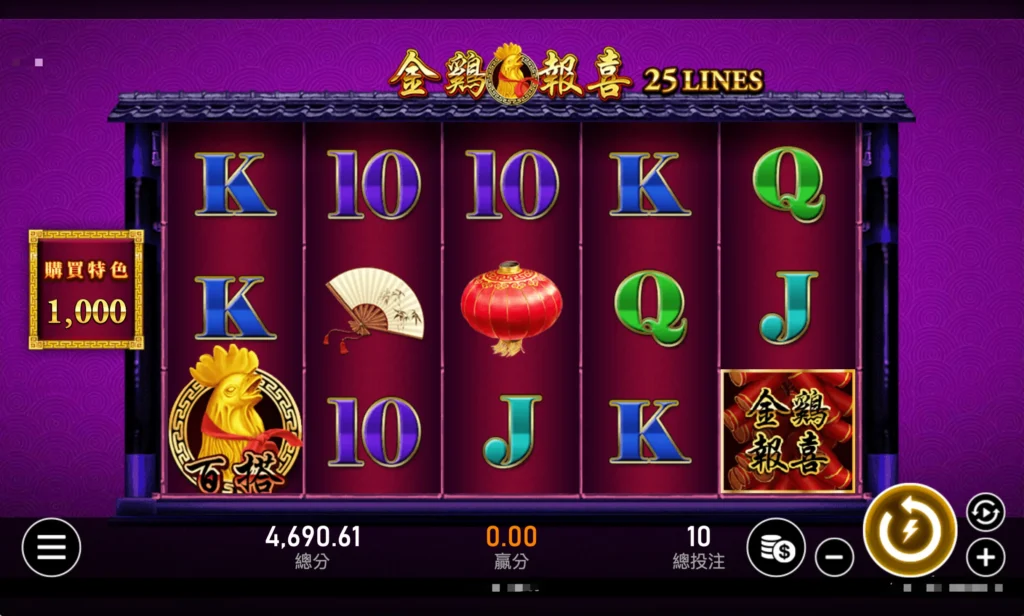The image size is (1024, 616).
Task: Toggle the autoplay spin button
Action: pyautogui.click(x=985, y=512)
